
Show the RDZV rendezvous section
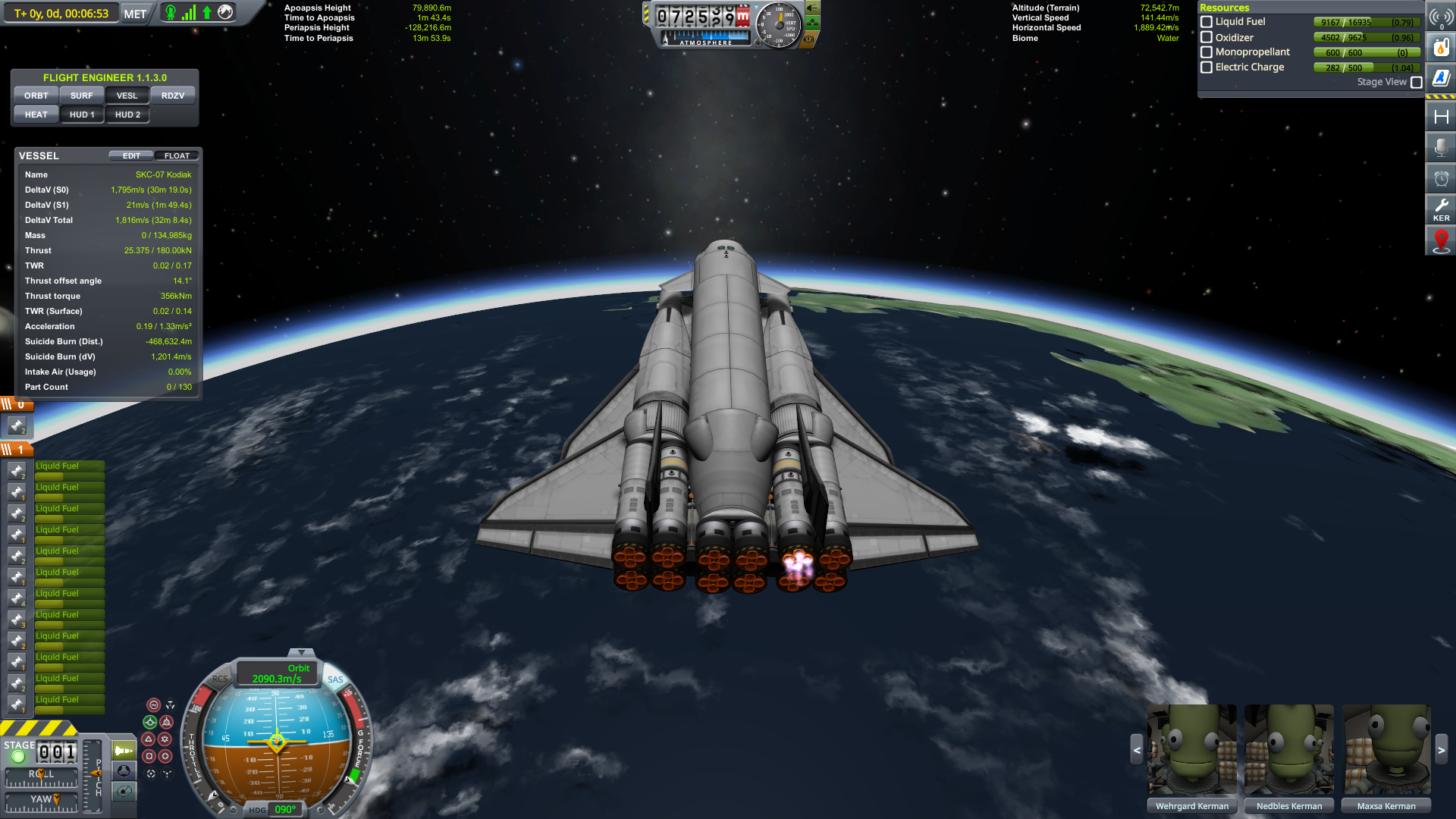tap(172, 96)
